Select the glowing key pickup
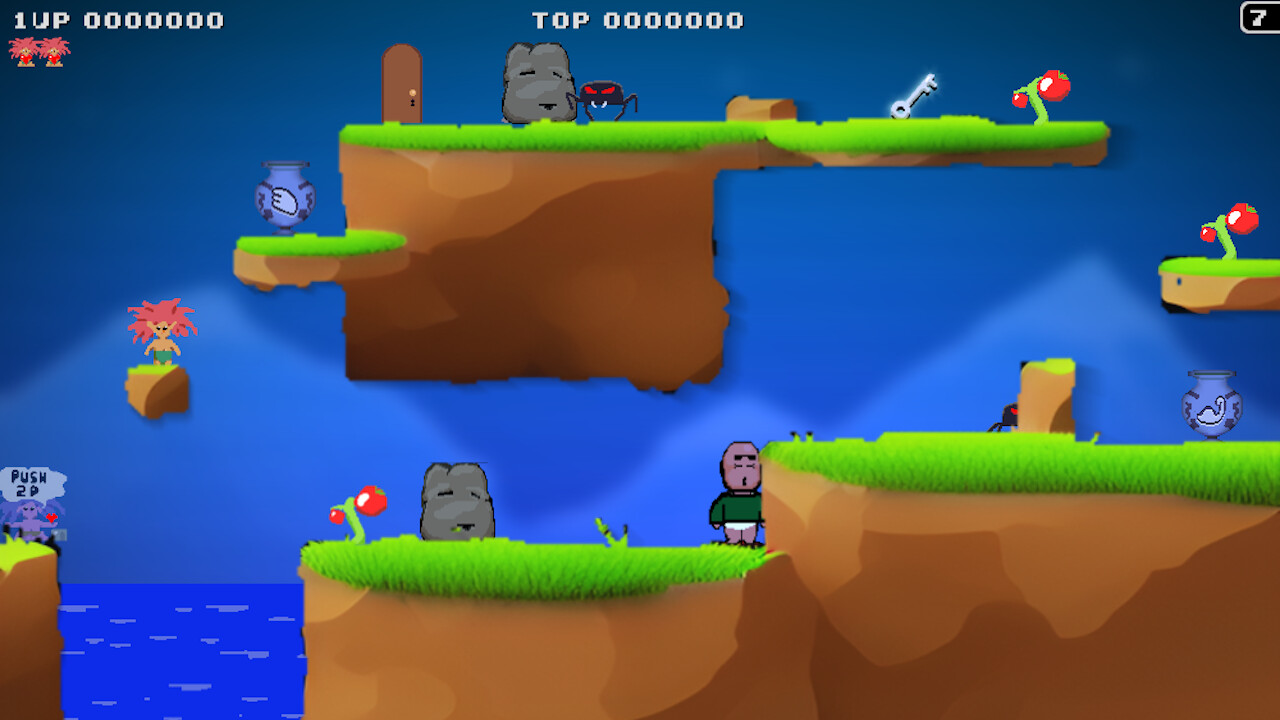Screen dimensions: 1280x720 coord(914,94)
